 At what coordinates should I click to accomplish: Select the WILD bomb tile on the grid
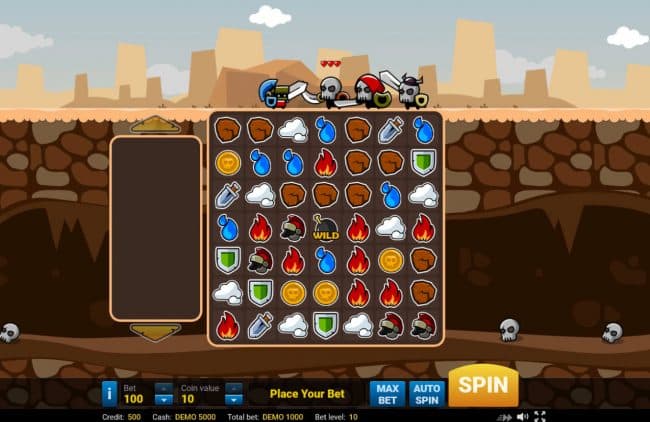pos(325,227)
